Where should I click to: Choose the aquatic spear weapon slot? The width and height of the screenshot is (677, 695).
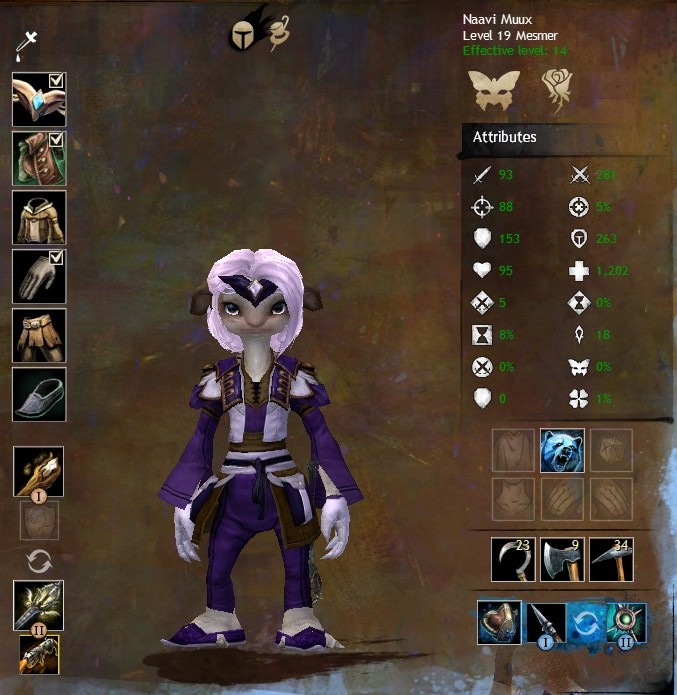click(546, 622)
